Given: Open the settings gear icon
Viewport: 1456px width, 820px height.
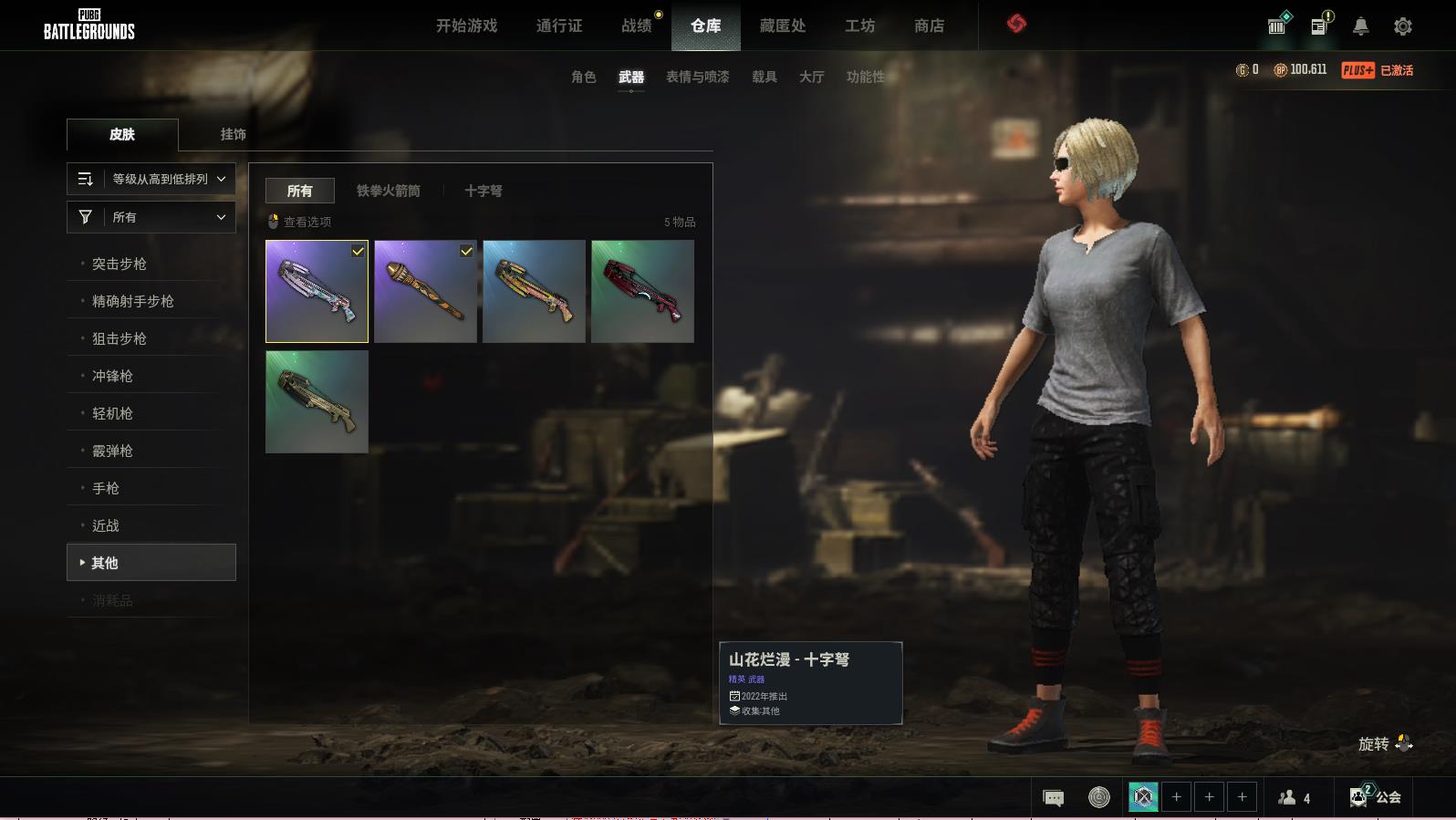Looking at the screenshot, I should click(1402, 26).
